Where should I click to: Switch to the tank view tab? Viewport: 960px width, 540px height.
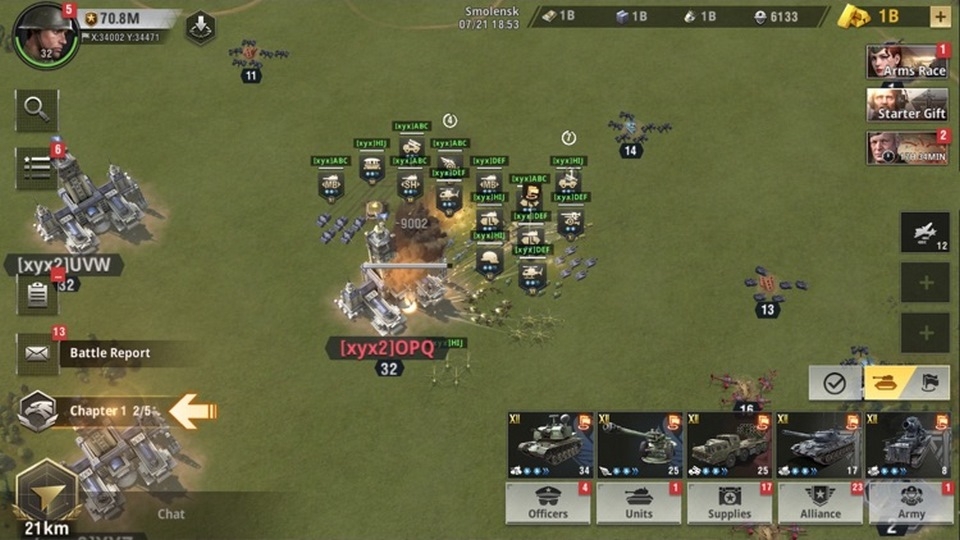[x=886, y=383]
